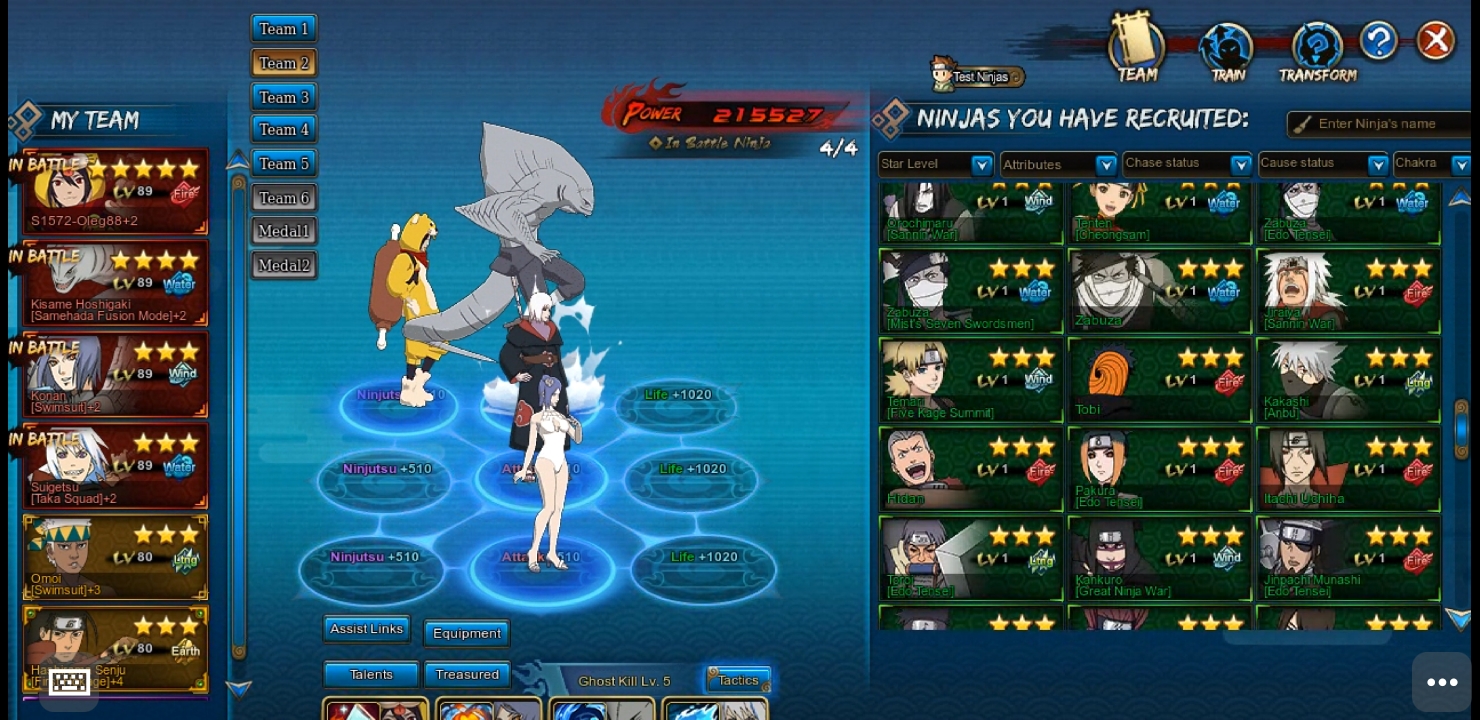Image resolution: width=1480 pixels, height=720 pixels.
Task: Open the Chase status dropdown
Action: click(x=1186, y=163)
